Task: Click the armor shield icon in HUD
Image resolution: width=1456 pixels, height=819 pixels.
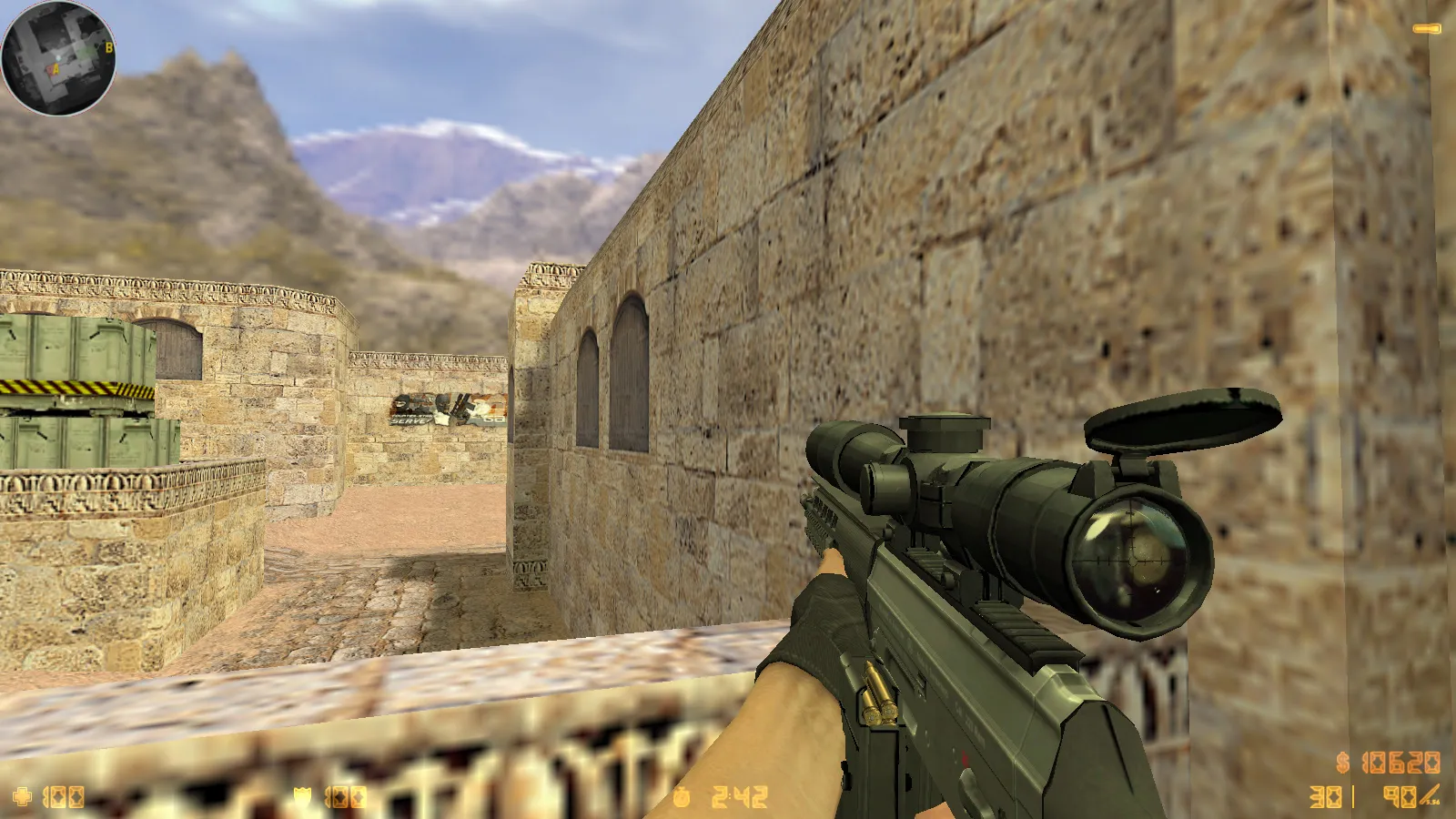Action: click(x=300, y=796)
